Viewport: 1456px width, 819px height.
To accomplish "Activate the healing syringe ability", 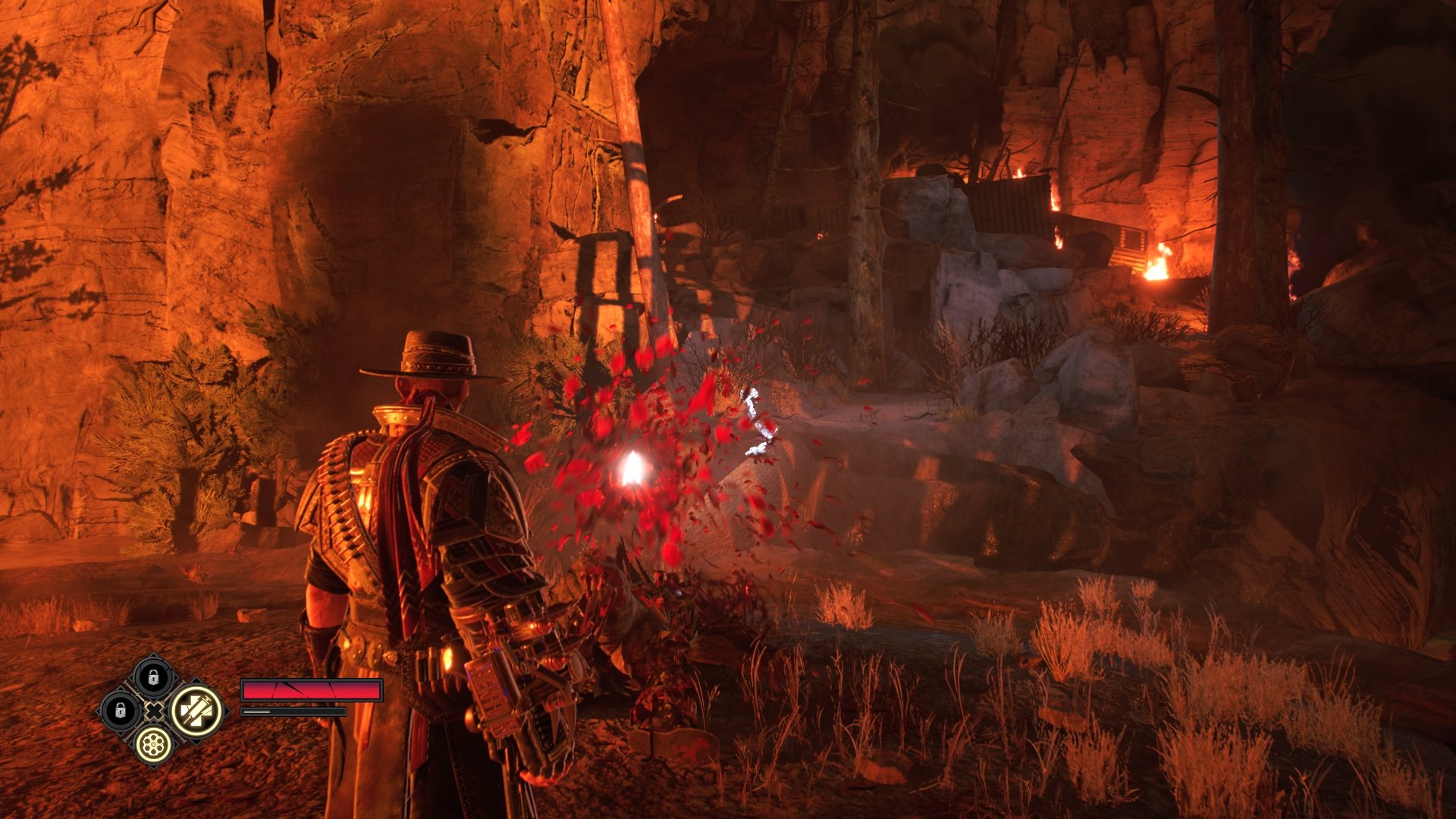I will [196, 711].
